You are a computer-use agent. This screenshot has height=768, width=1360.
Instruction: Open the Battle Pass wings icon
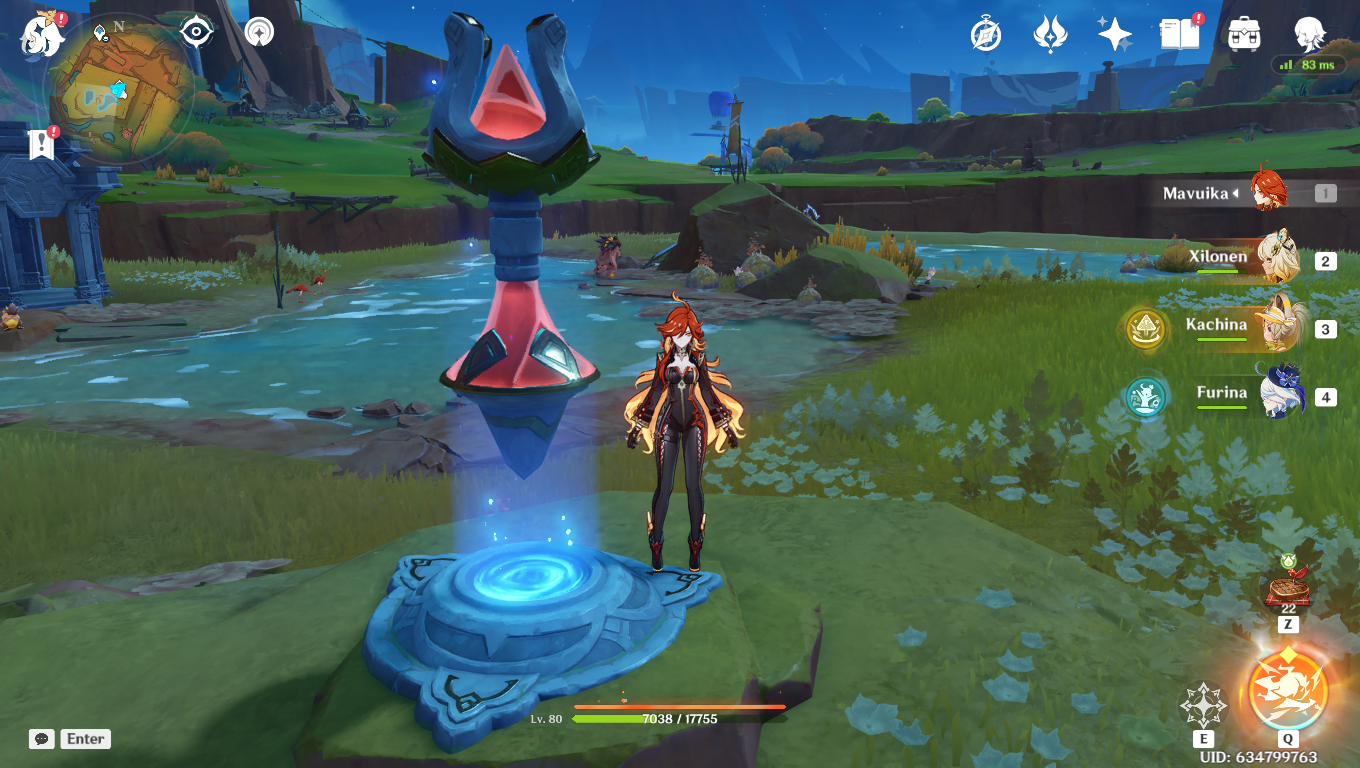1048,32
